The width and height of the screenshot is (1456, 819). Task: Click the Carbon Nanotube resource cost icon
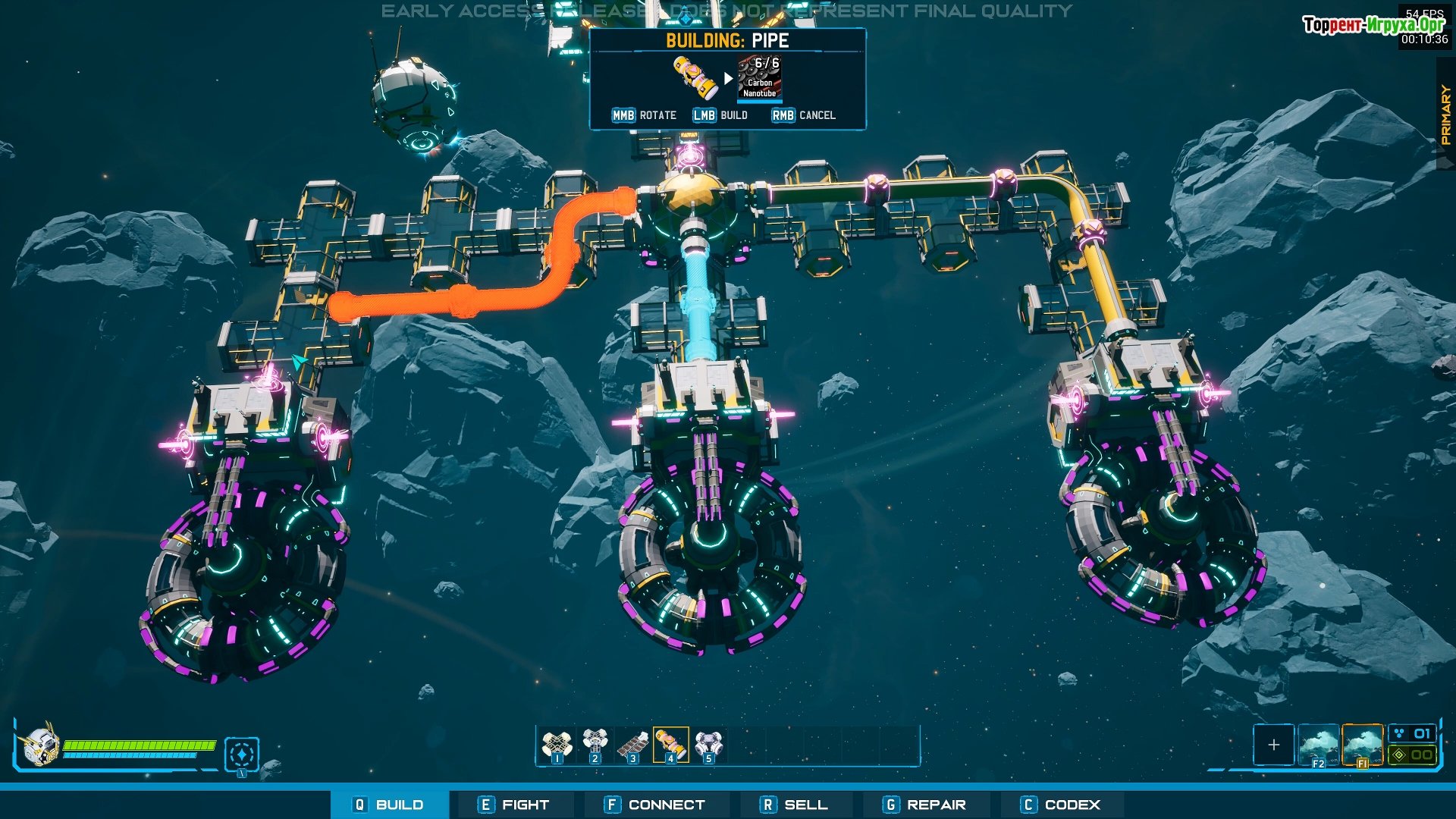pos(759,78)
